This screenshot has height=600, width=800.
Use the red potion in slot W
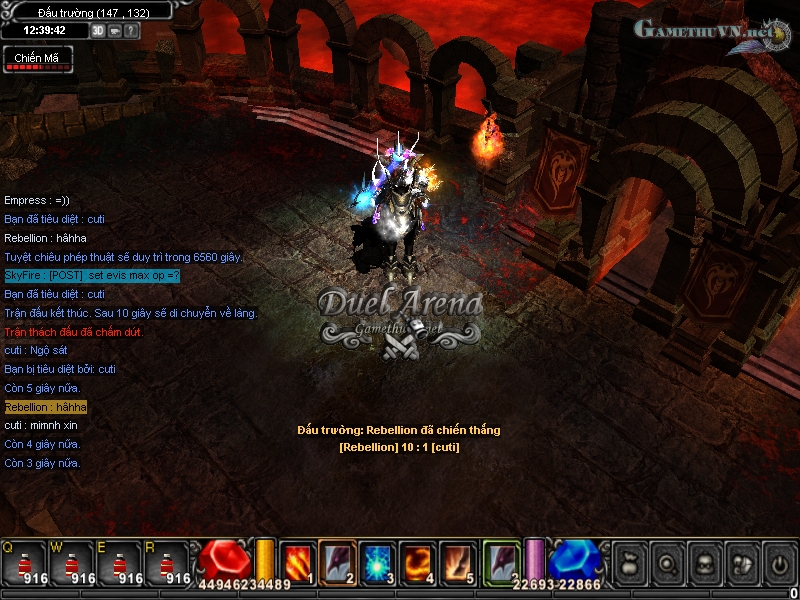pyautogui.click(x=72, y=564)
